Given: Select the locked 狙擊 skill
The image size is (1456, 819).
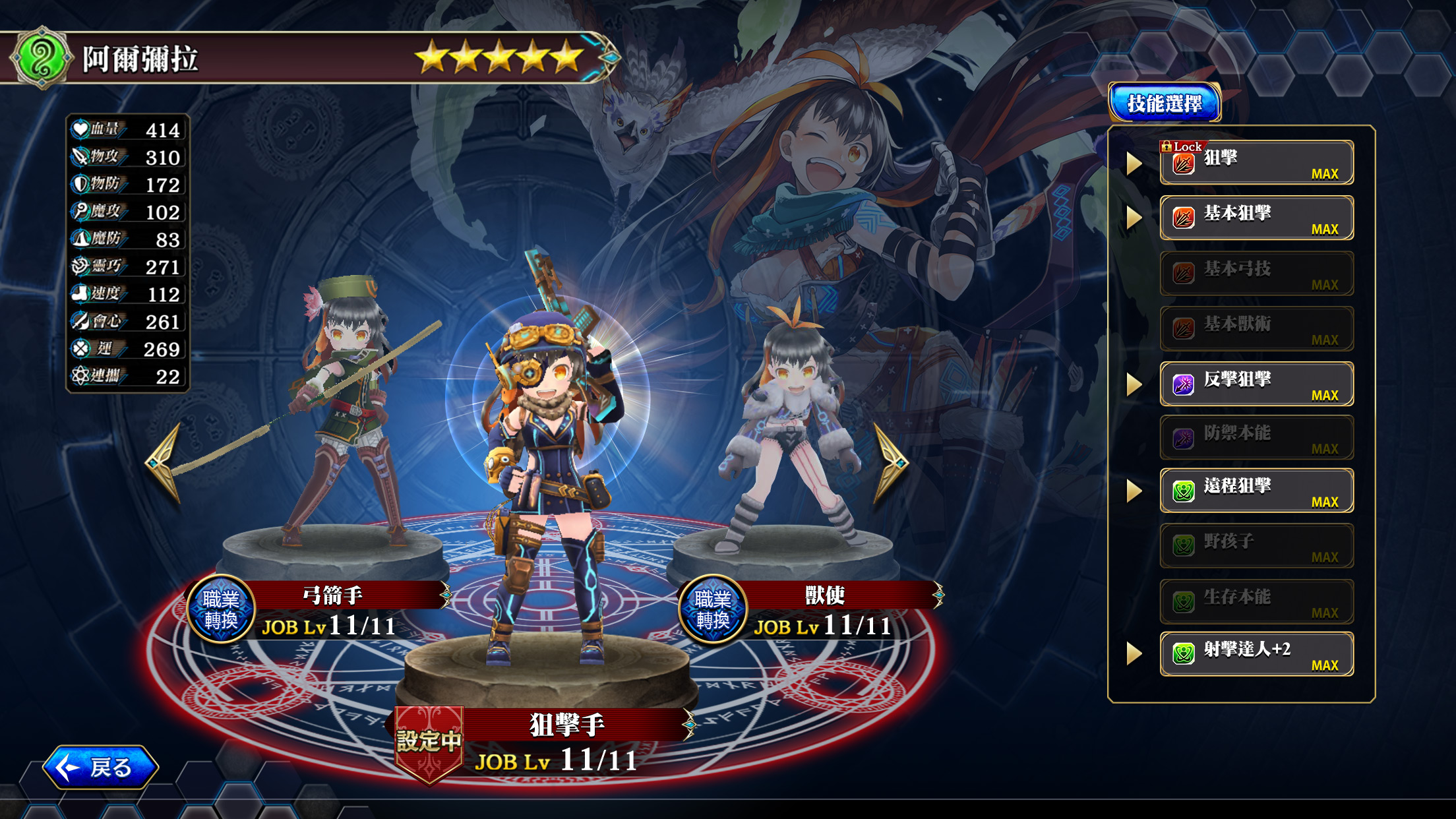Looking at the screenshot, I should 1256,163.
